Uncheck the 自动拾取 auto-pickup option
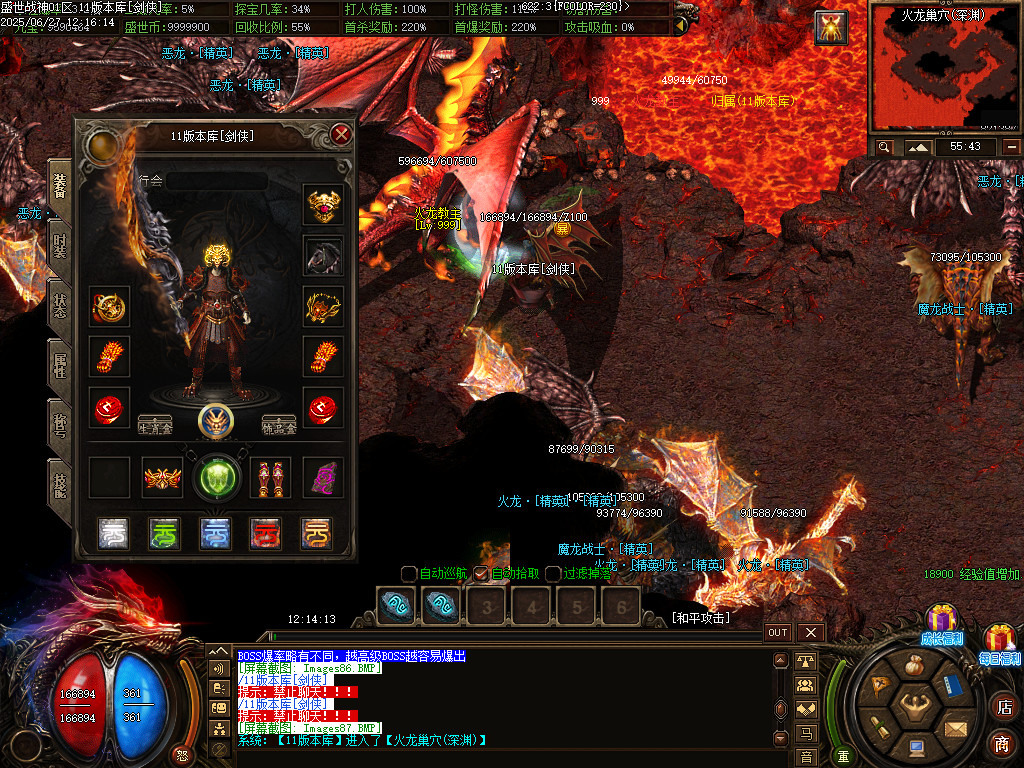Image resolution: width=1024 pixels, height=768 pixels. coord(481,574)
